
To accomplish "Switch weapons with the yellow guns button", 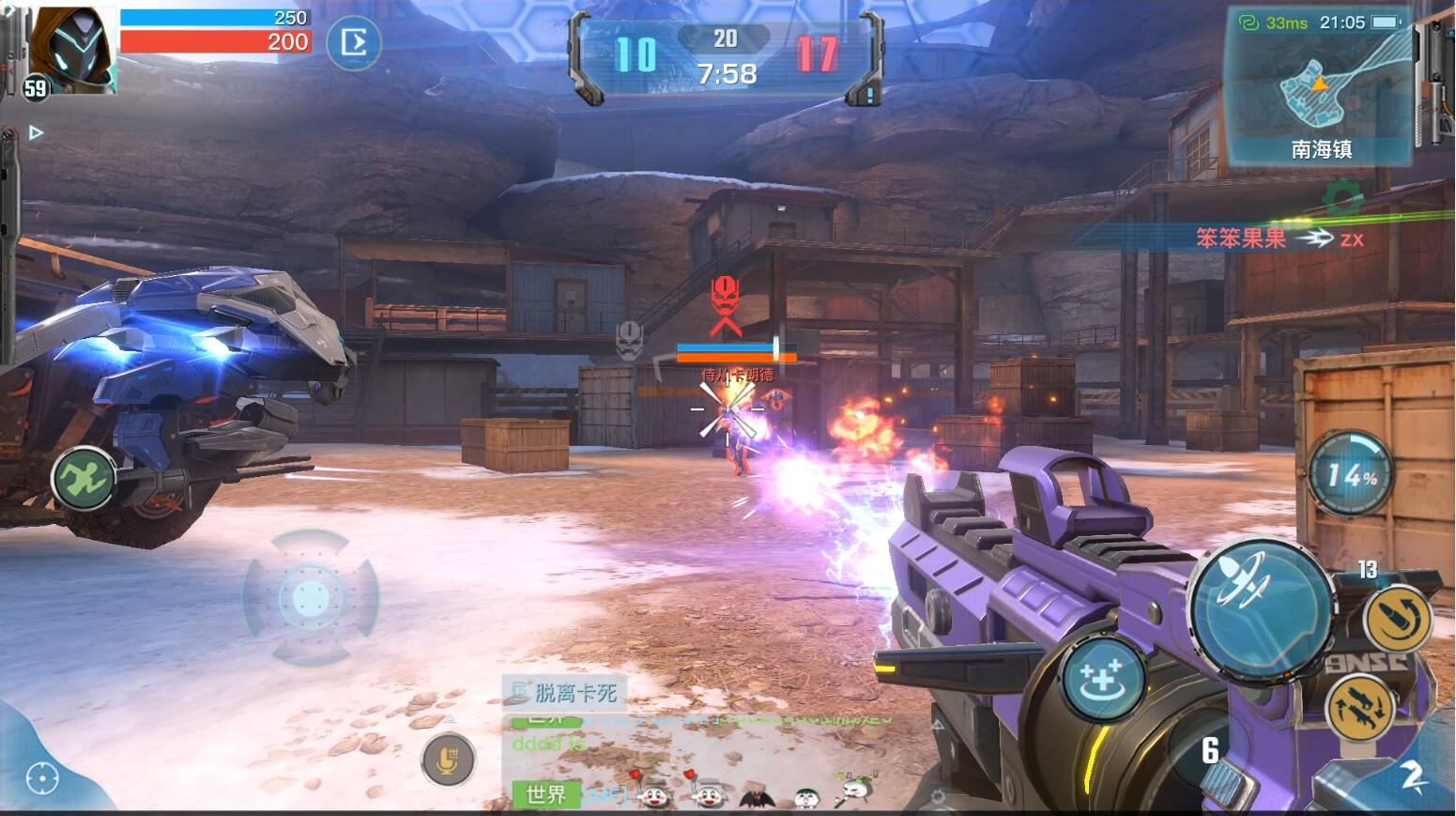I will [x=1360, y=708].
